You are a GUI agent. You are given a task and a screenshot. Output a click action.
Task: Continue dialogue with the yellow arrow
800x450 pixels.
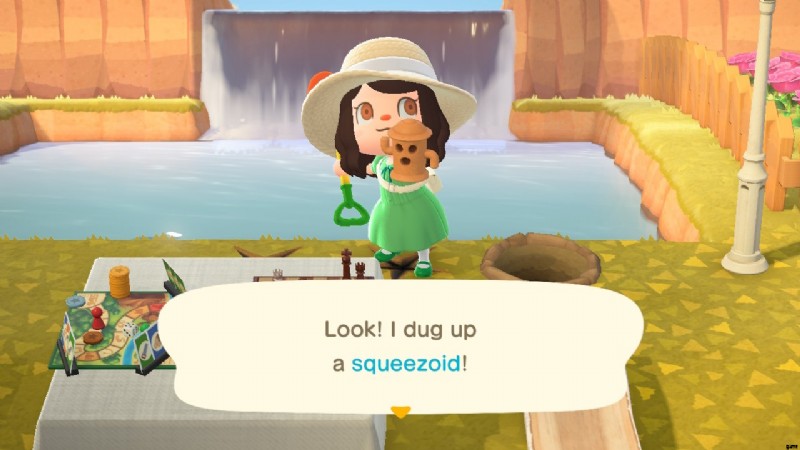click(x=400, y=411)
